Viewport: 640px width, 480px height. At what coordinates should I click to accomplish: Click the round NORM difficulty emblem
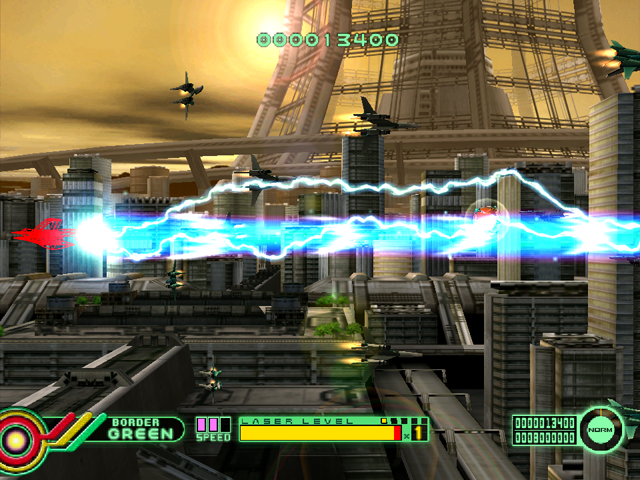click(x=602, y=427)
